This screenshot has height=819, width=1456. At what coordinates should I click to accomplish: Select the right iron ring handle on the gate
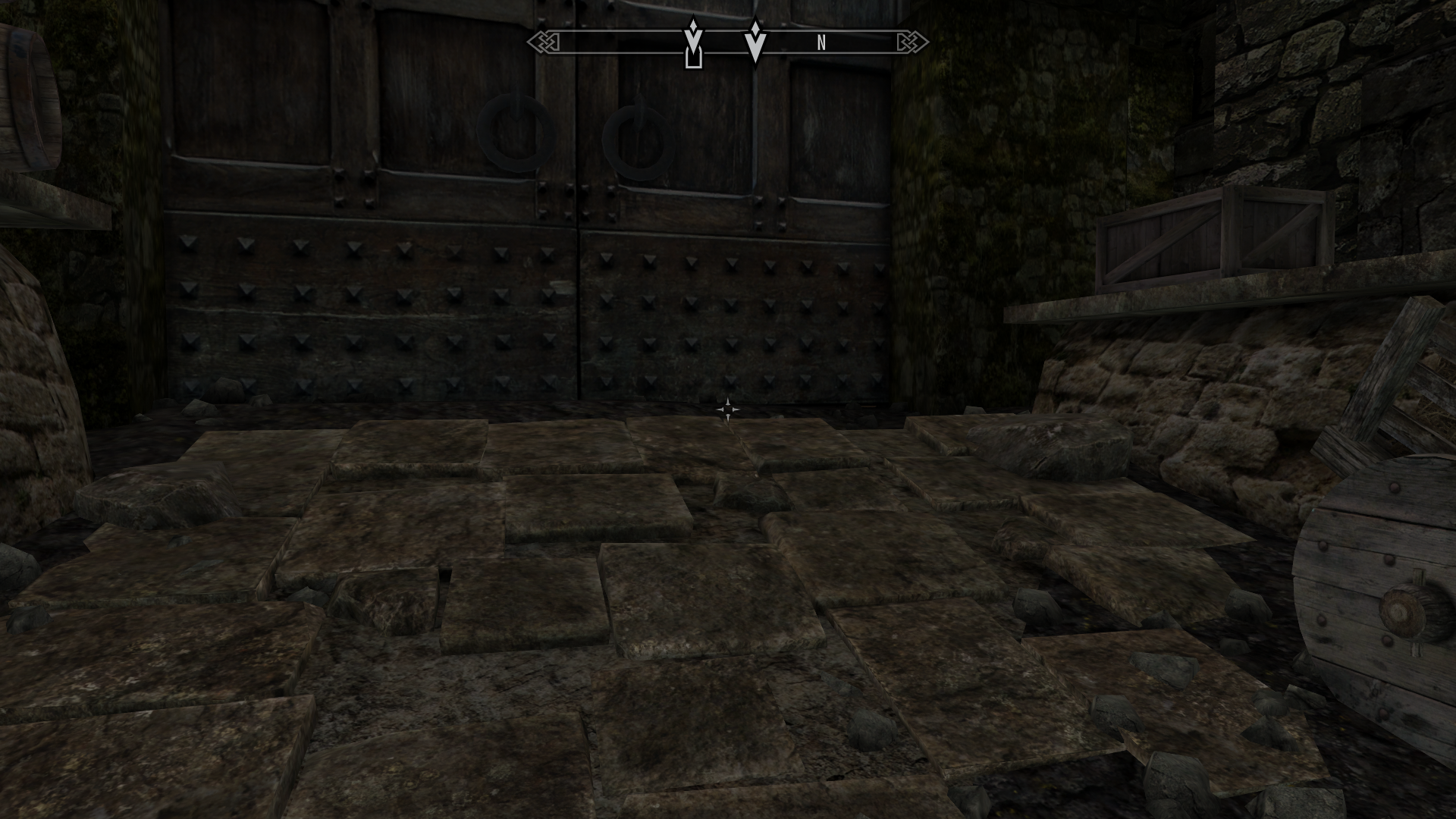[637, 140]
